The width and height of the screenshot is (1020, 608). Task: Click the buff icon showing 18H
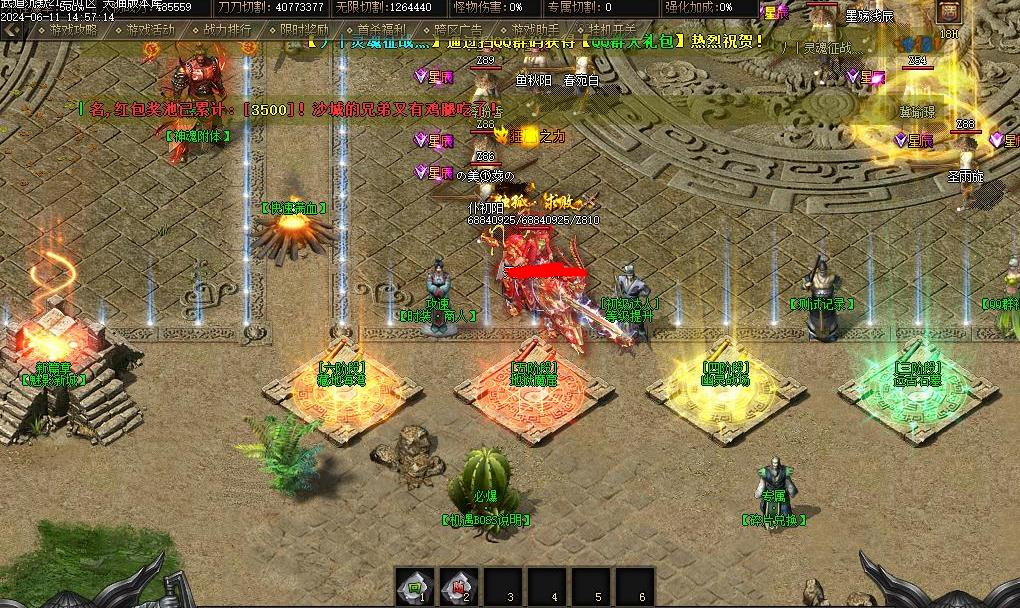pyautogui.click(x=949, y=15)
